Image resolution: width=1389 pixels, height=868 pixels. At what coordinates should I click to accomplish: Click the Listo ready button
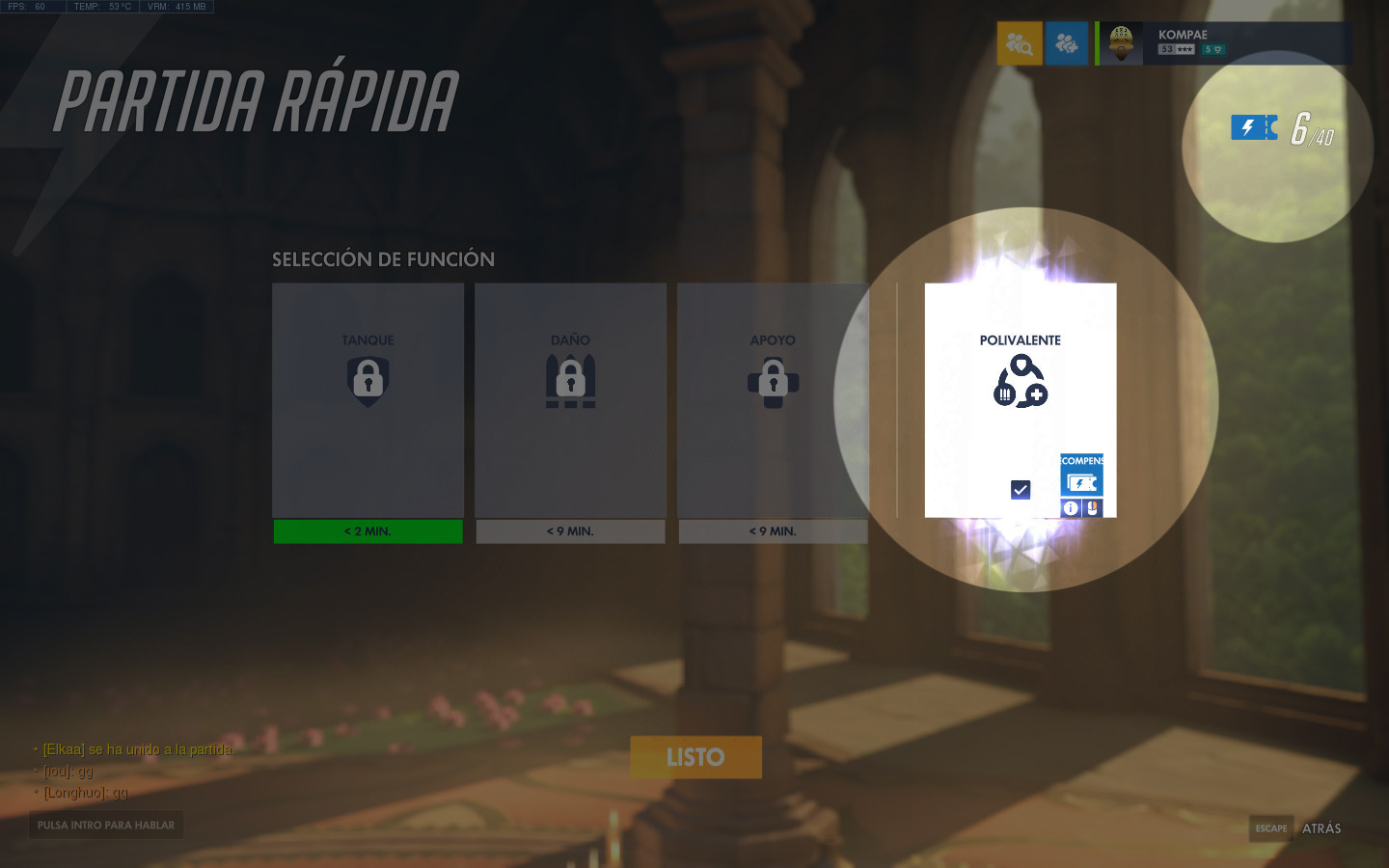(695, 757)
